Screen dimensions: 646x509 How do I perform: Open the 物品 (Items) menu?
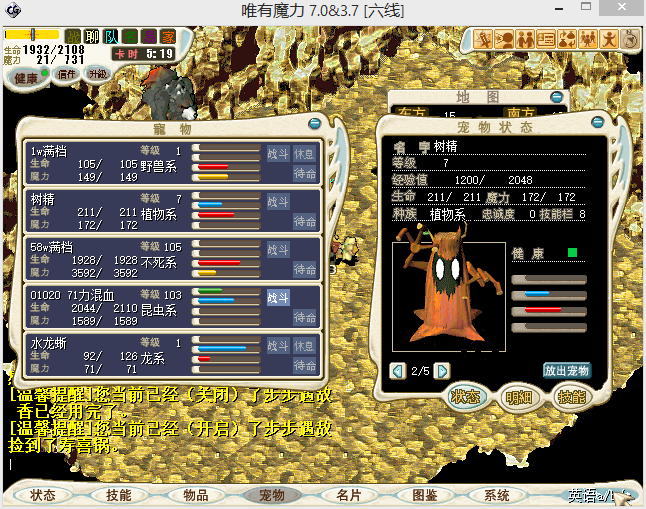195,495
